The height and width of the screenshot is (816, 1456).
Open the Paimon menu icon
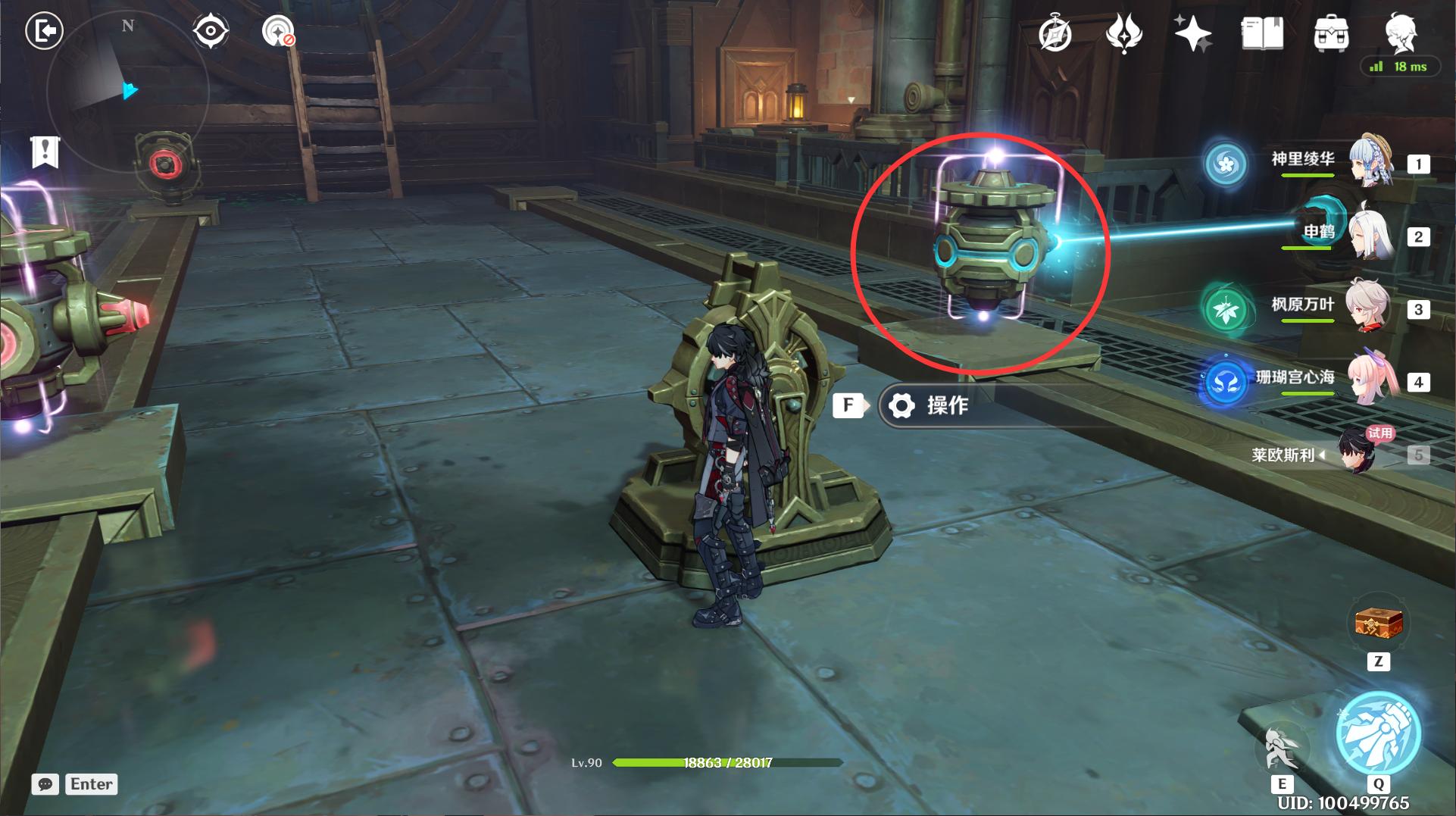pos(1400,32)
